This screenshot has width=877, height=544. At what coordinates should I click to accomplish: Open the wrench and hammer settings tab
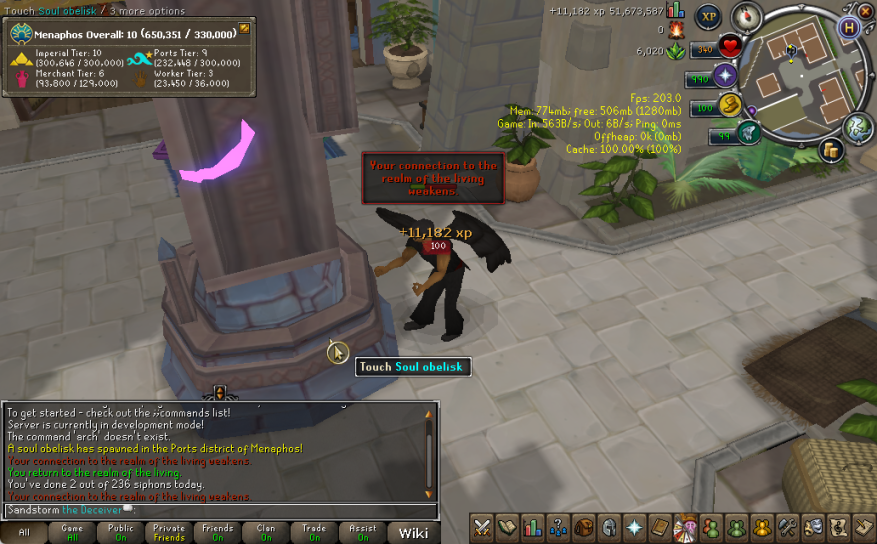click(788, 527)
